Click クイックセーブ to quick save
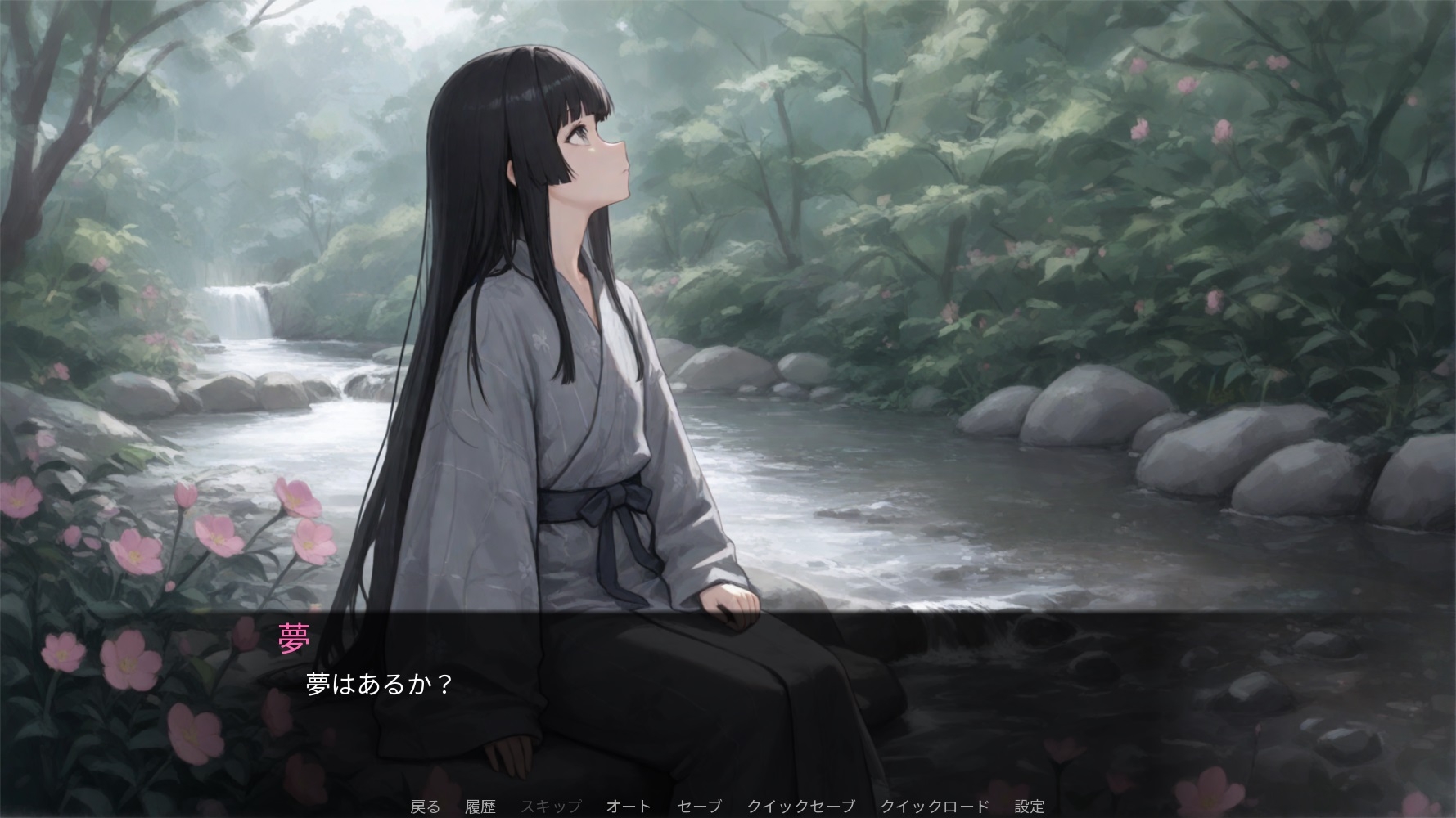Image resolution: width=1456 pixels, height=818 pixels. (800, 807)
